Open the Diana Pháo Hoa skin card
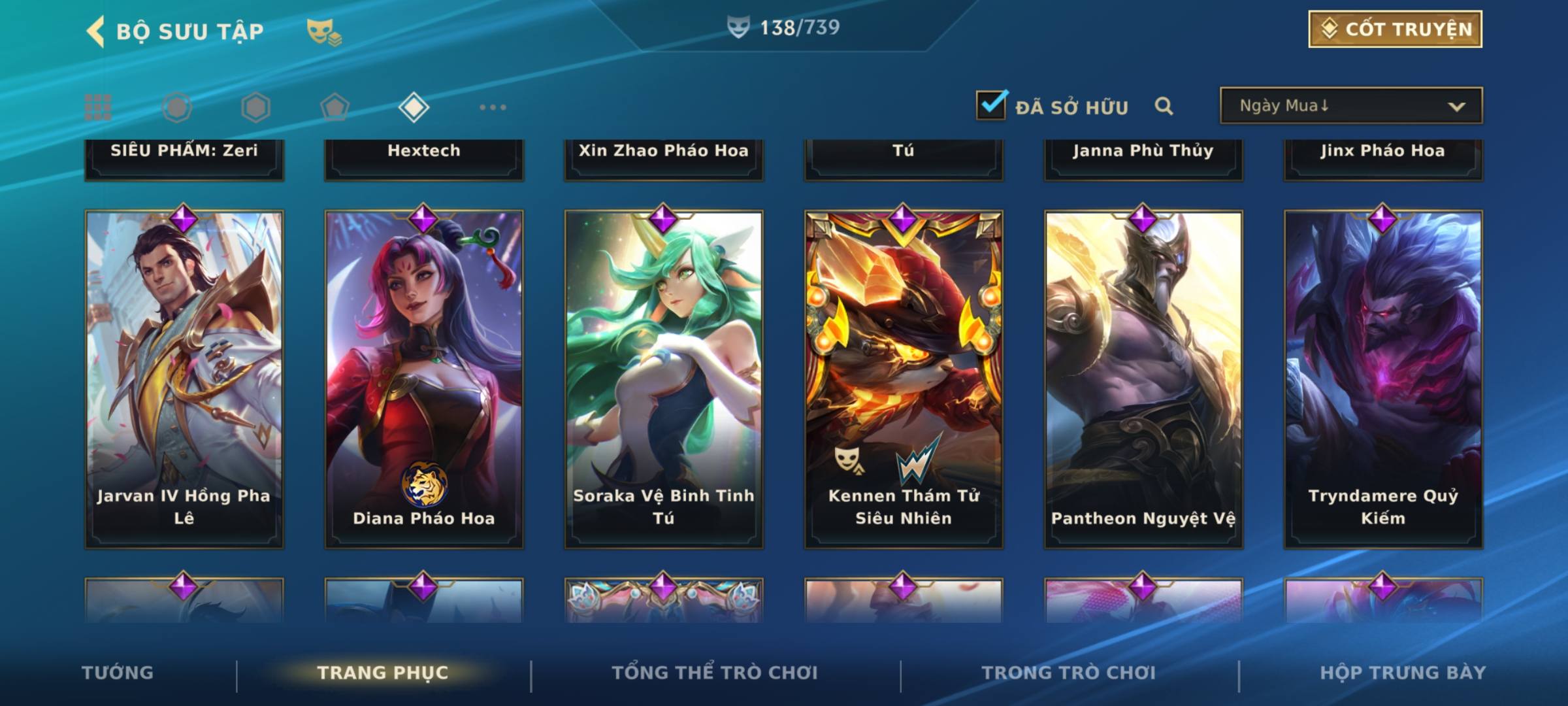 [424, 379]
